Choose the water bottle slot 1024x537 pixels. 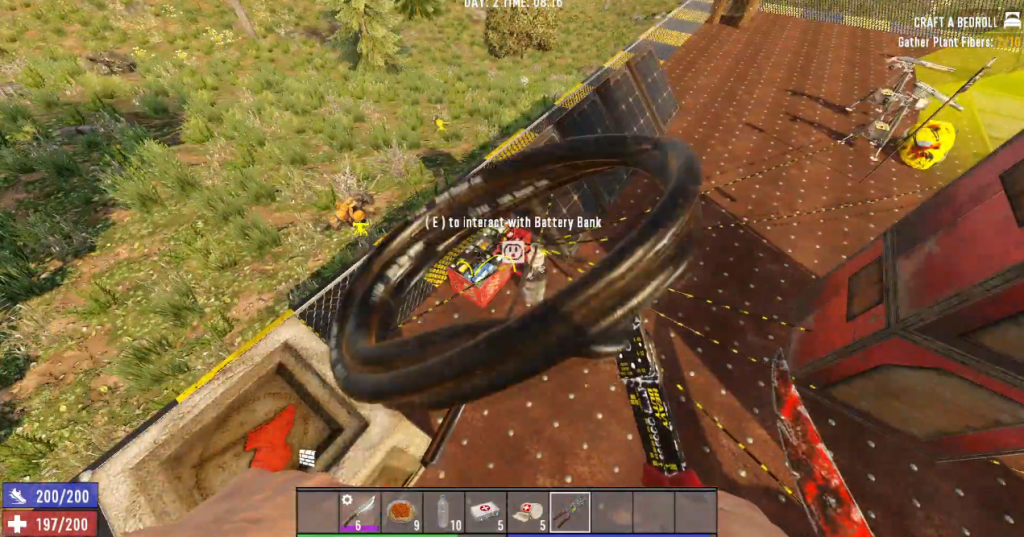click(x=444, y=512)
